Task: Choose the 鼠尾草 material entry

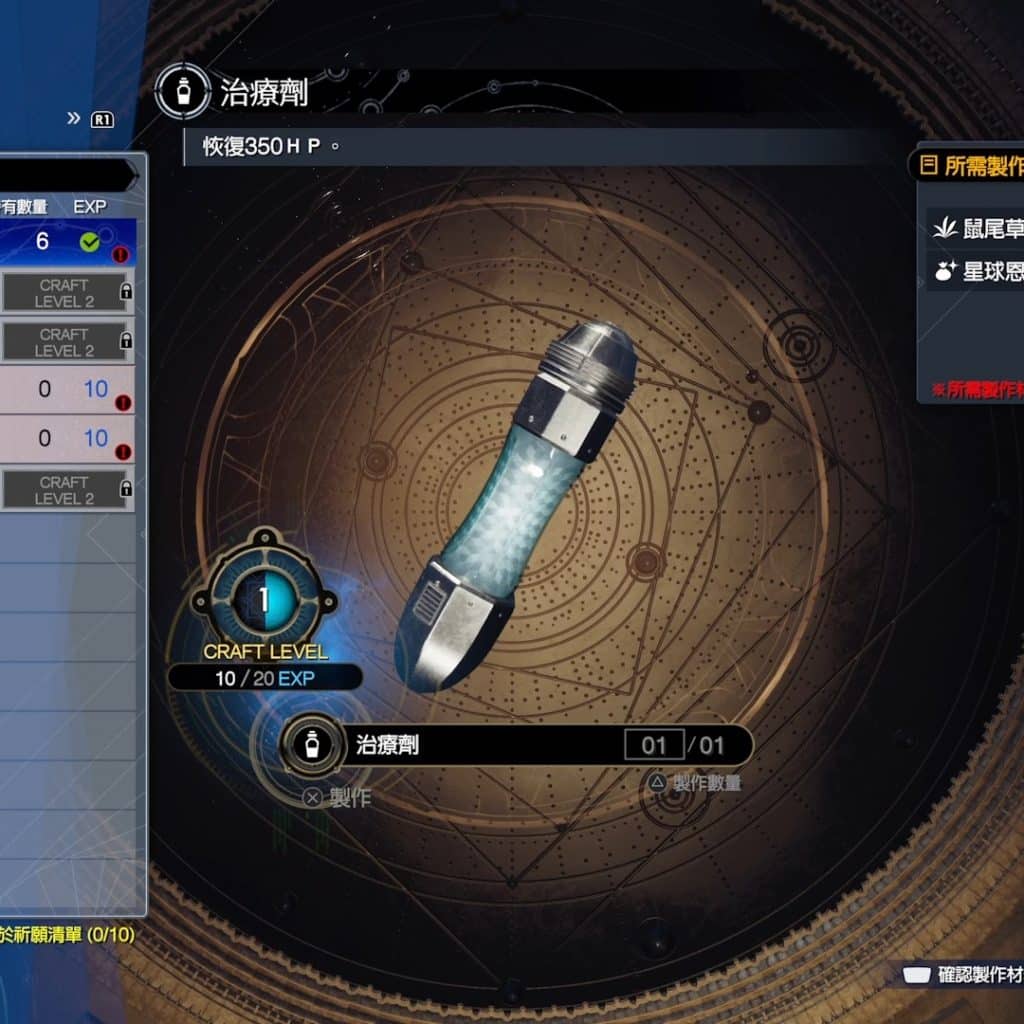Action: click(x=977, y=229)
